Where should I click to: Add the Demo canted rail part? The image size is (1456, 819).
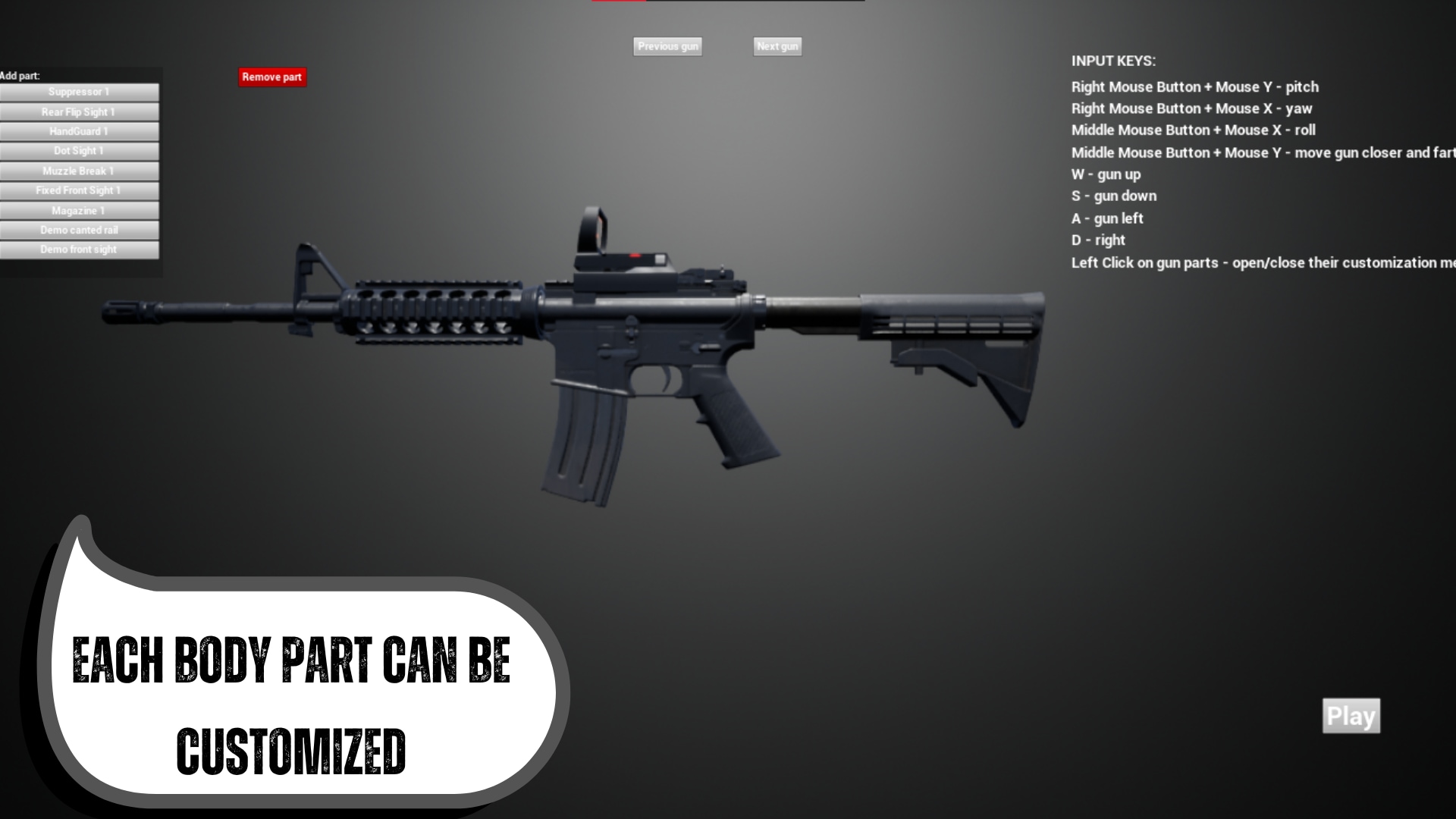coord(79,230)
